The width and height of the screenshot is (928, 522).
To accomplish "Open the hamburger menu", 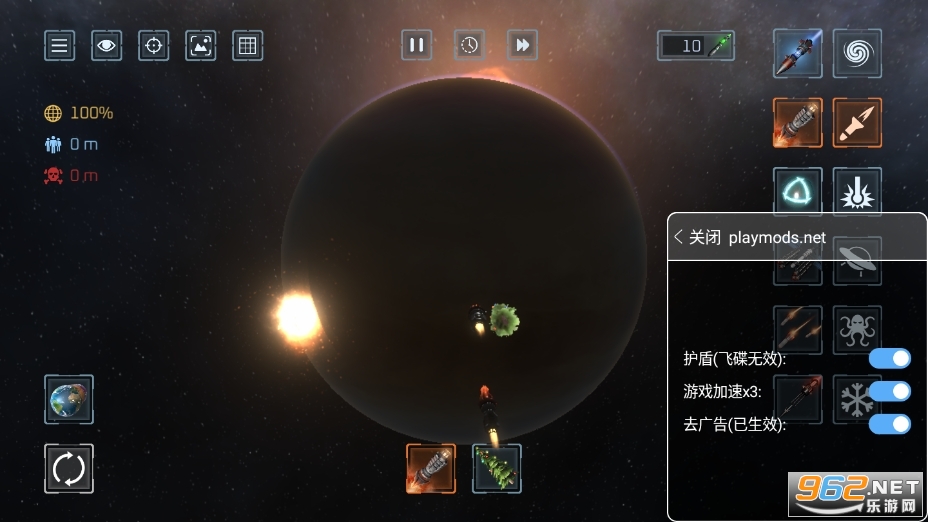I will click(x=60, y=45).
